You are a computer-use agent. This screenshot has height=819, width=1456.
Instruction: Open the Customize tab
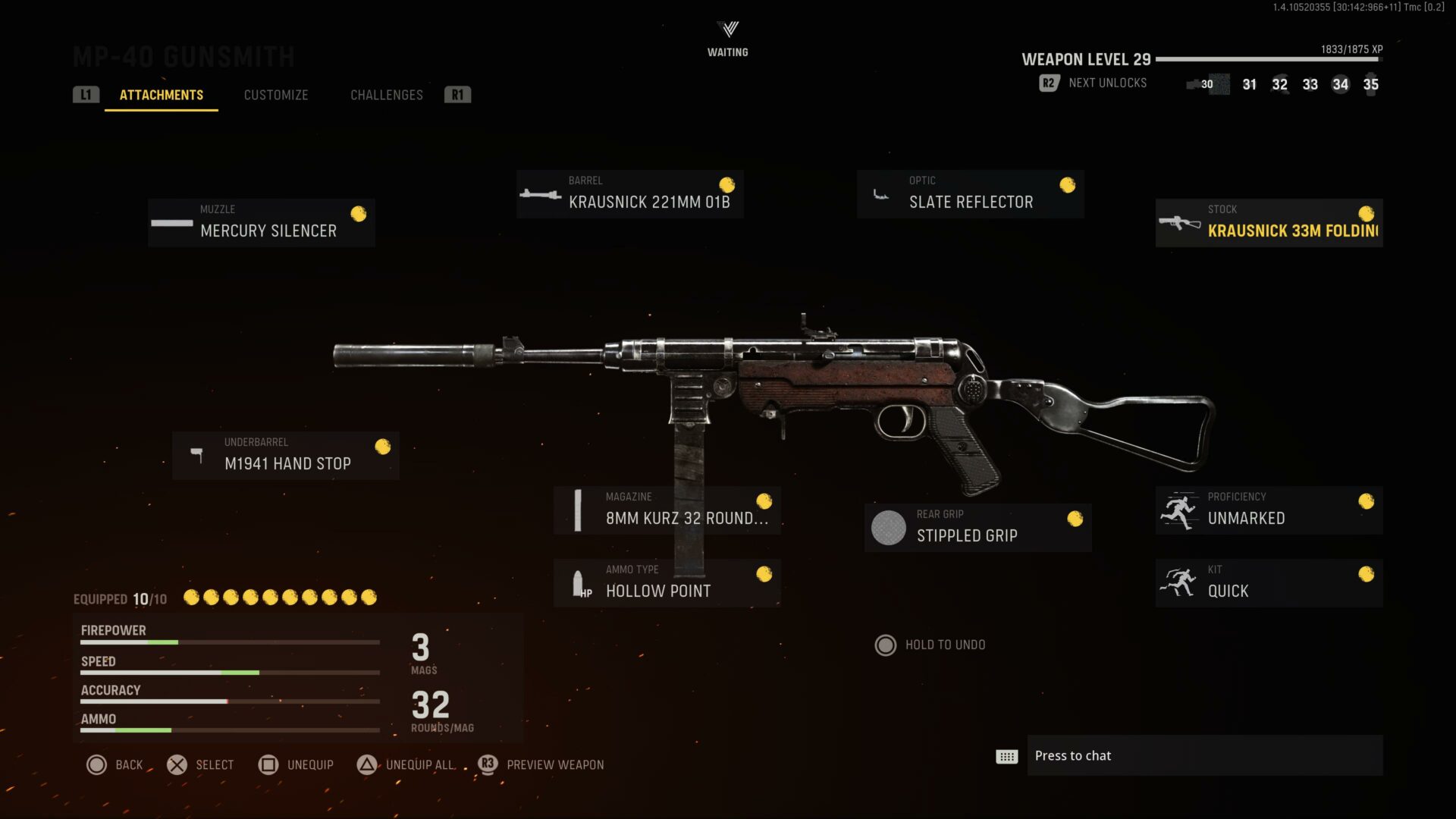pyautogui.click(x=276, y=95)
